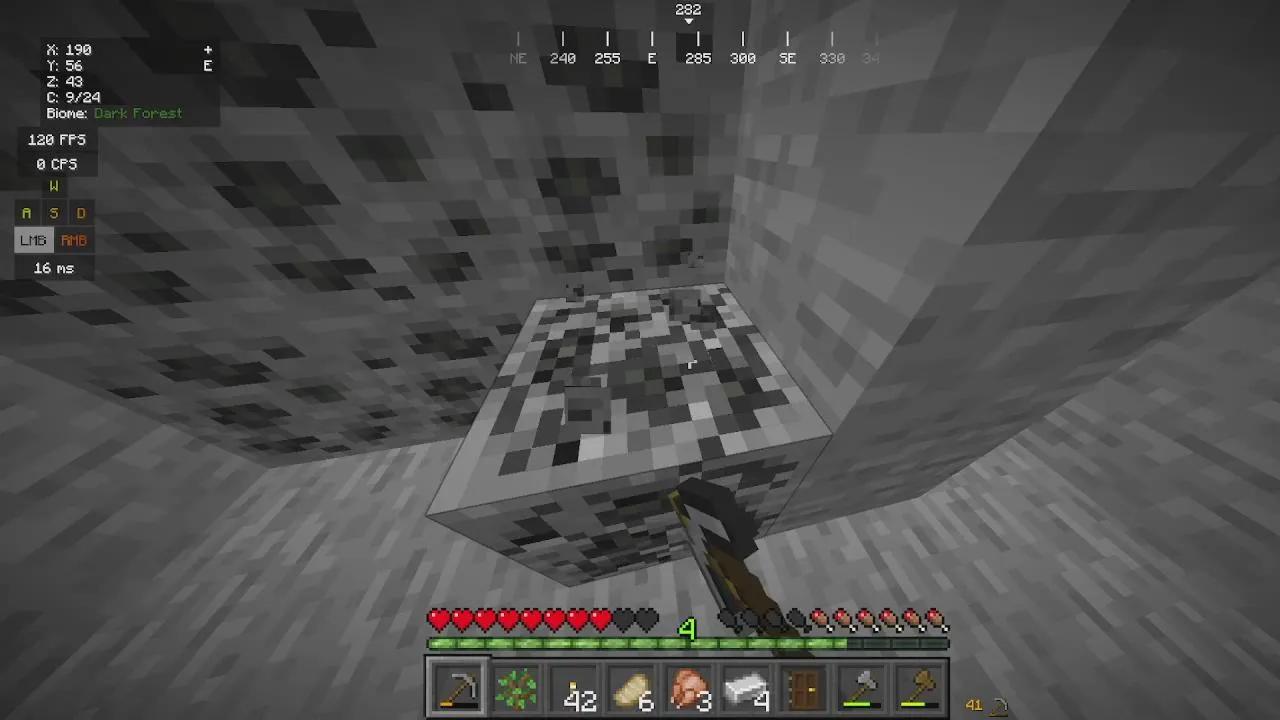The width and height of the screenshot is (1280, 720).
Task: Select the oak door hotbar slot
Action: (x=804, y=688)
